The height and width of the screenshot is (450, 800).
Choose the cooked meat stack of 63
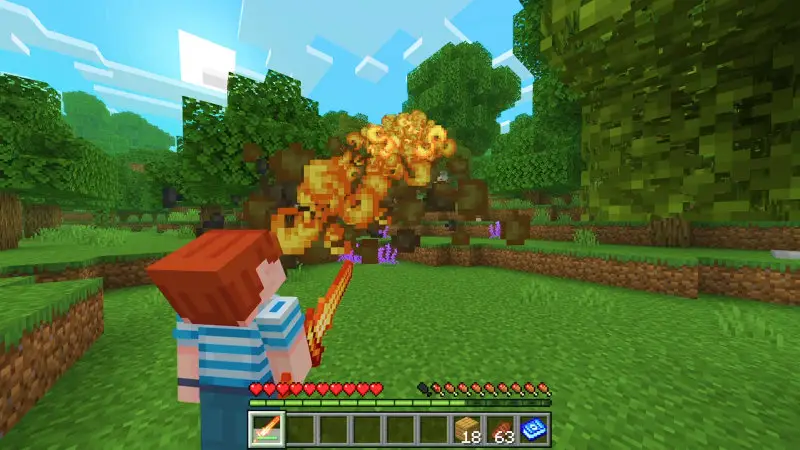coord(500,429)
